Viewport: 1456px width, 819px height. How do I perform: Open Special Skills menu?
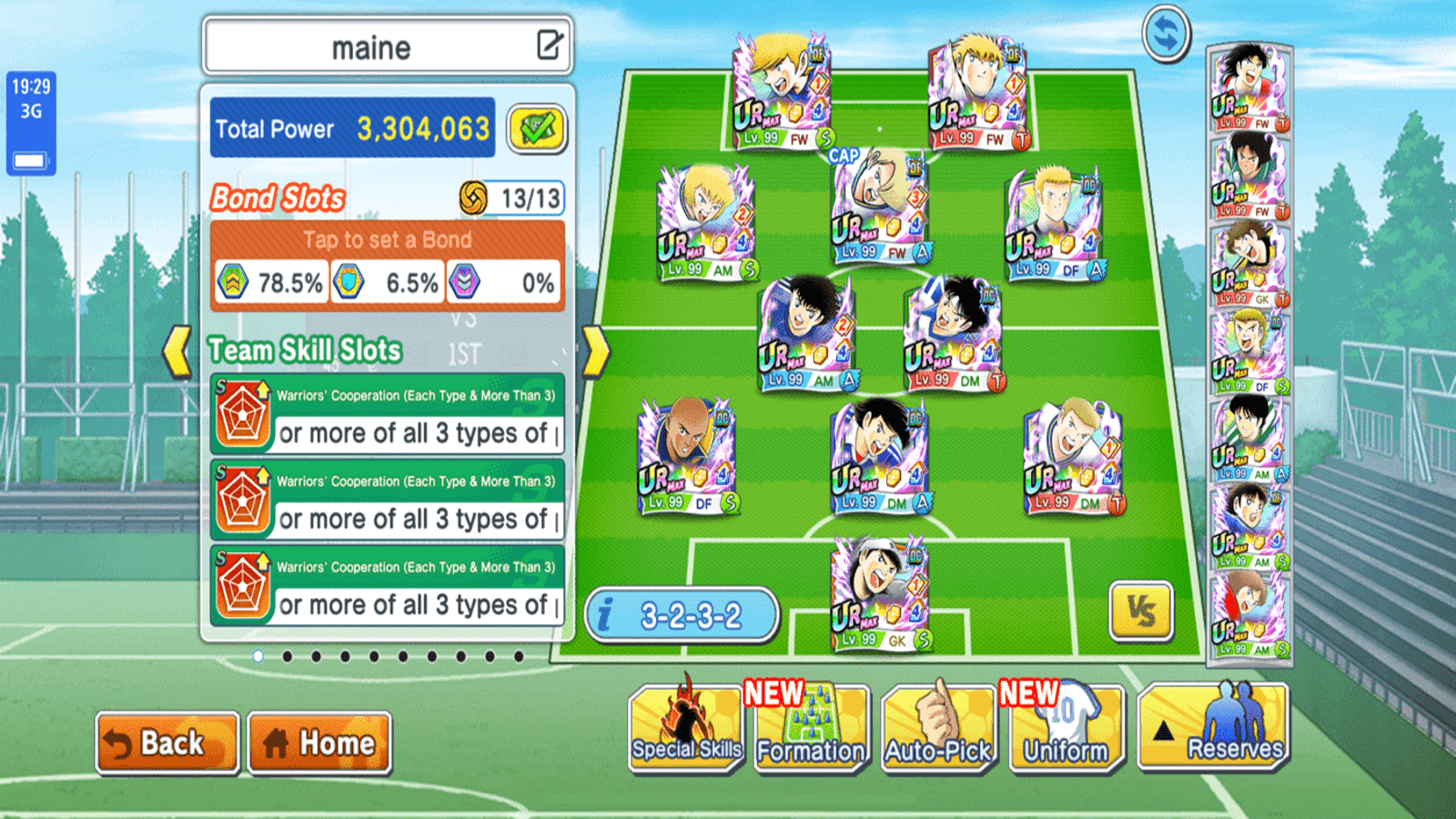(686, 730)
